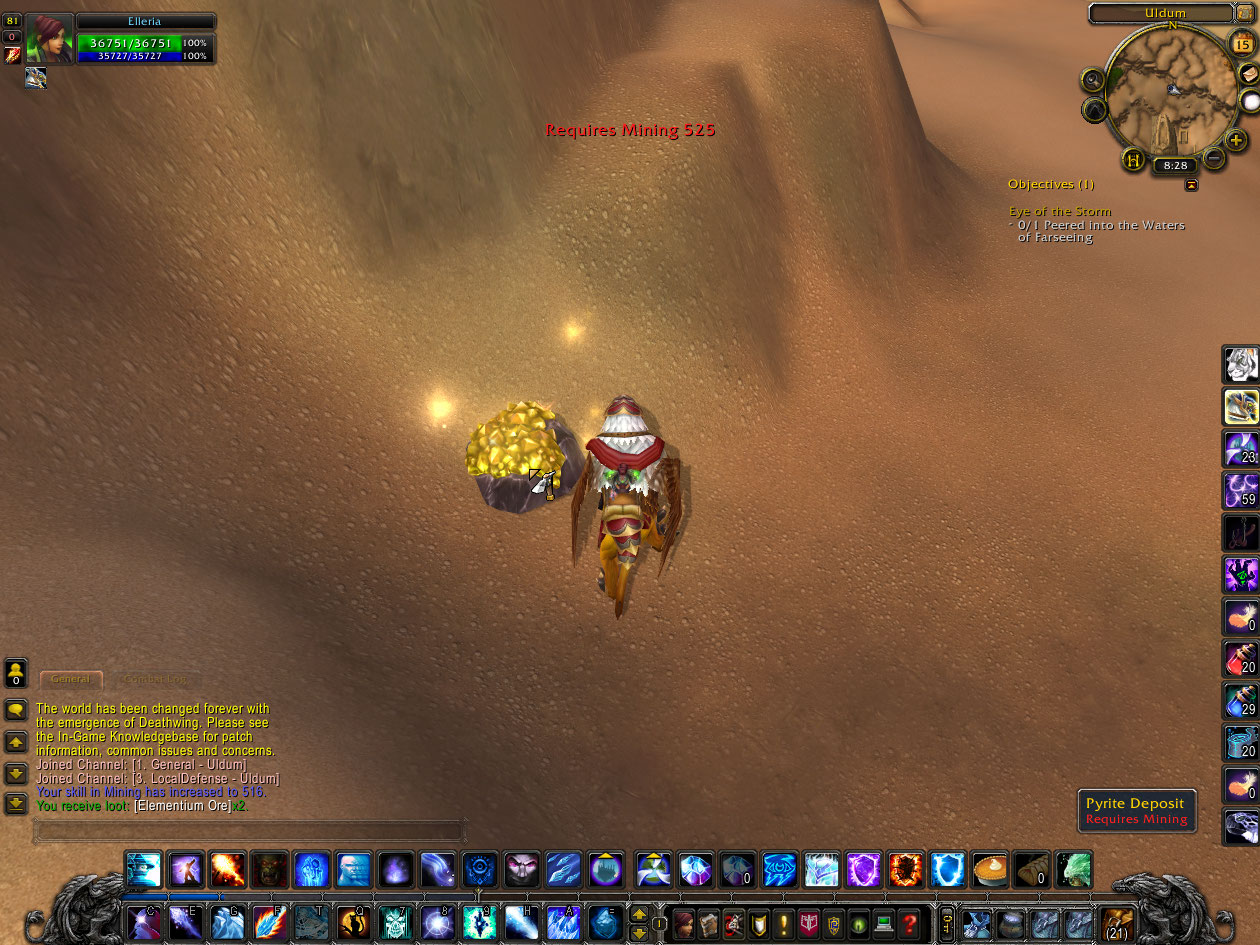The image size is (1260, 945).
Task: Zoom in the minimap with plus button
Action: tap(1236, 141)
